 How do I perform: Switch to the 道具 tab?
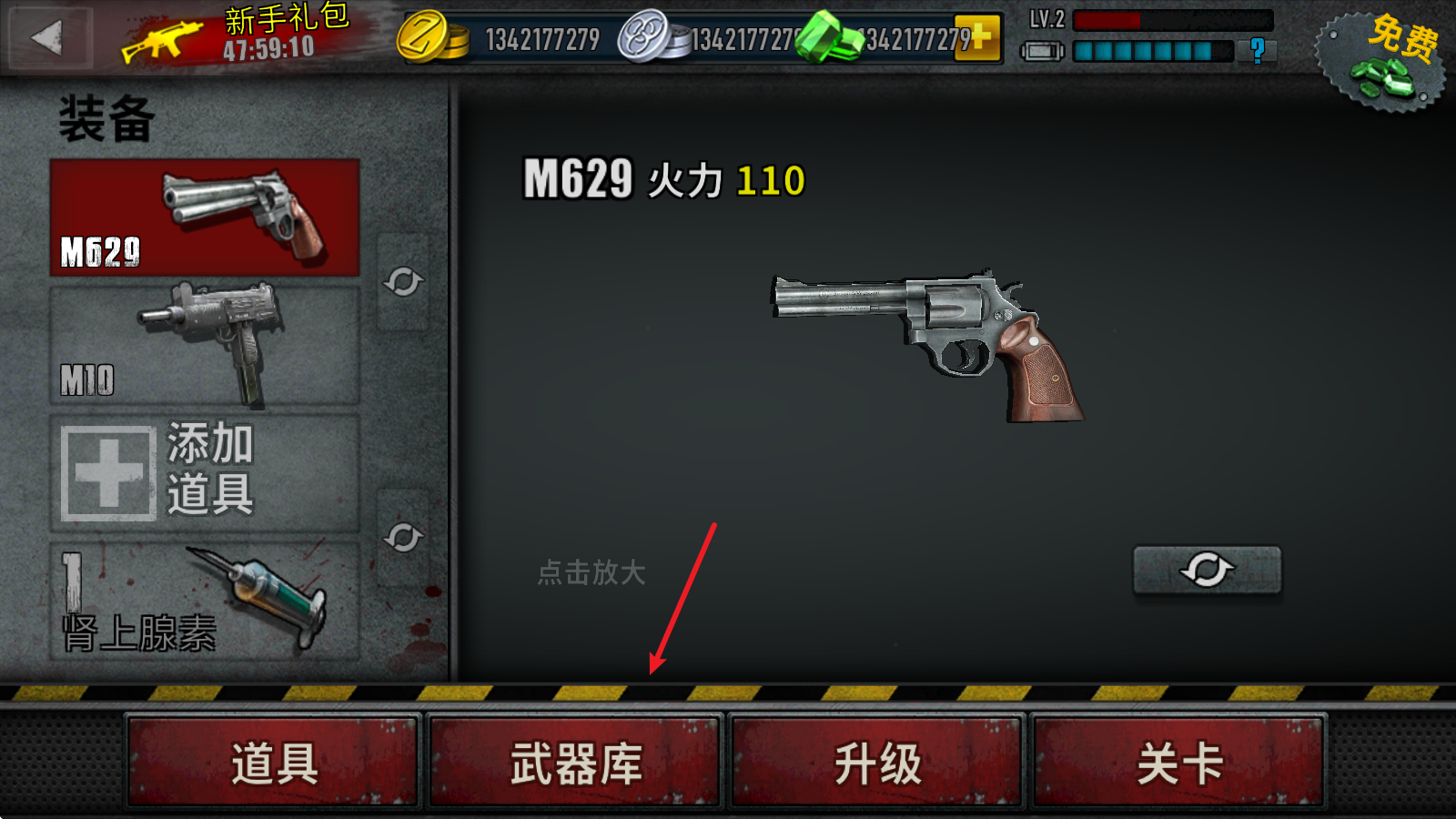tap(273, 764)
